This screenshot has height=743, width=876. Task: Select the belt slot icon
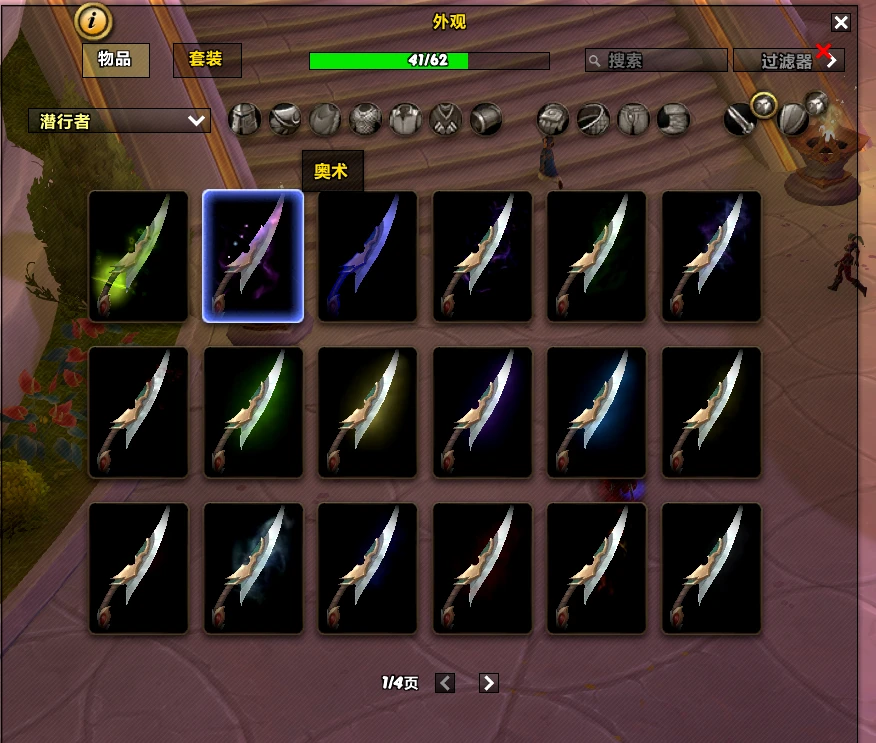pos(593,120)
